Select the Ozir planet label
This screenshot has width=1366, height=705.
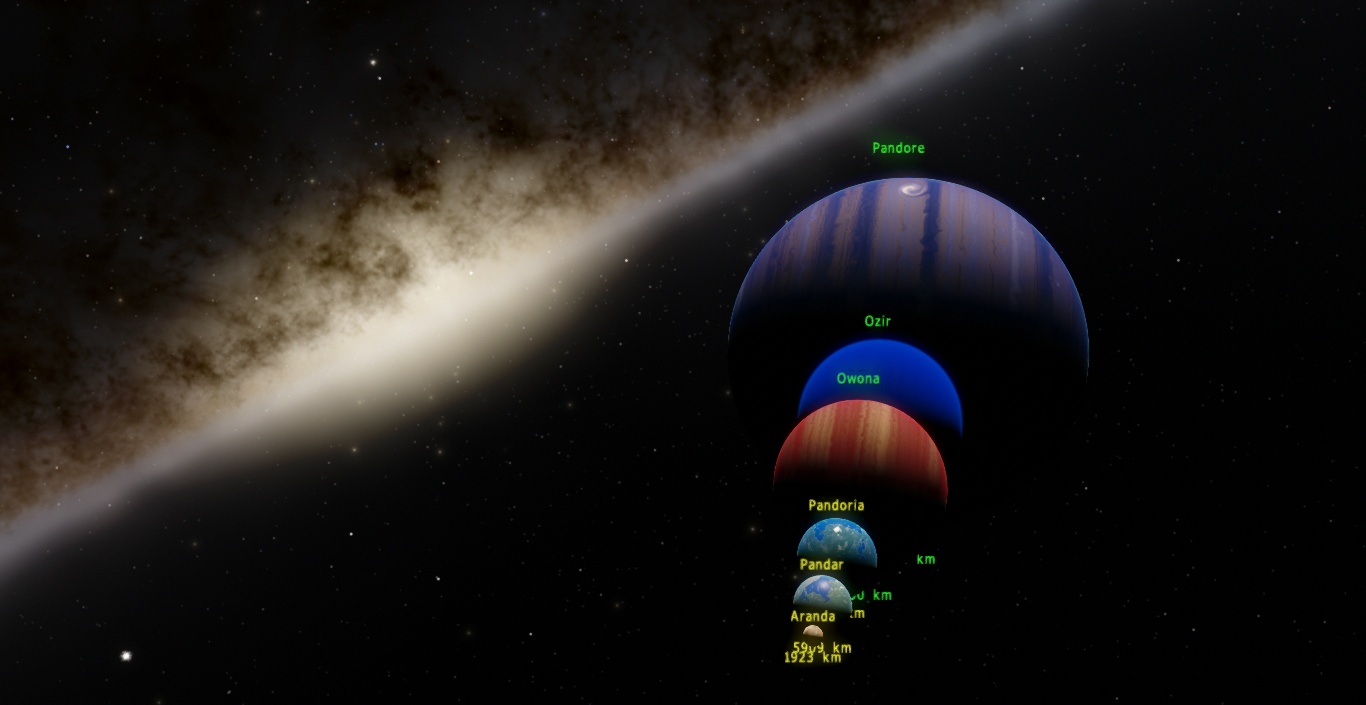[877, 321]
